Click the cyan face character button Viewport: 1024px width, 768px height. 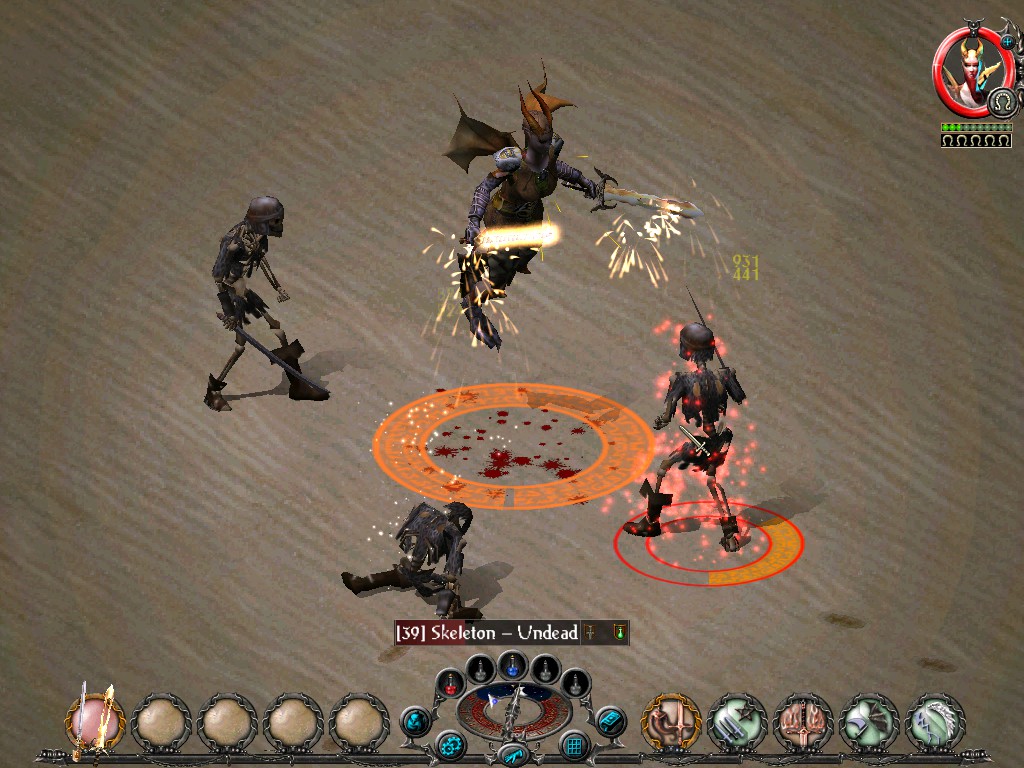click(x=415, y=720)
